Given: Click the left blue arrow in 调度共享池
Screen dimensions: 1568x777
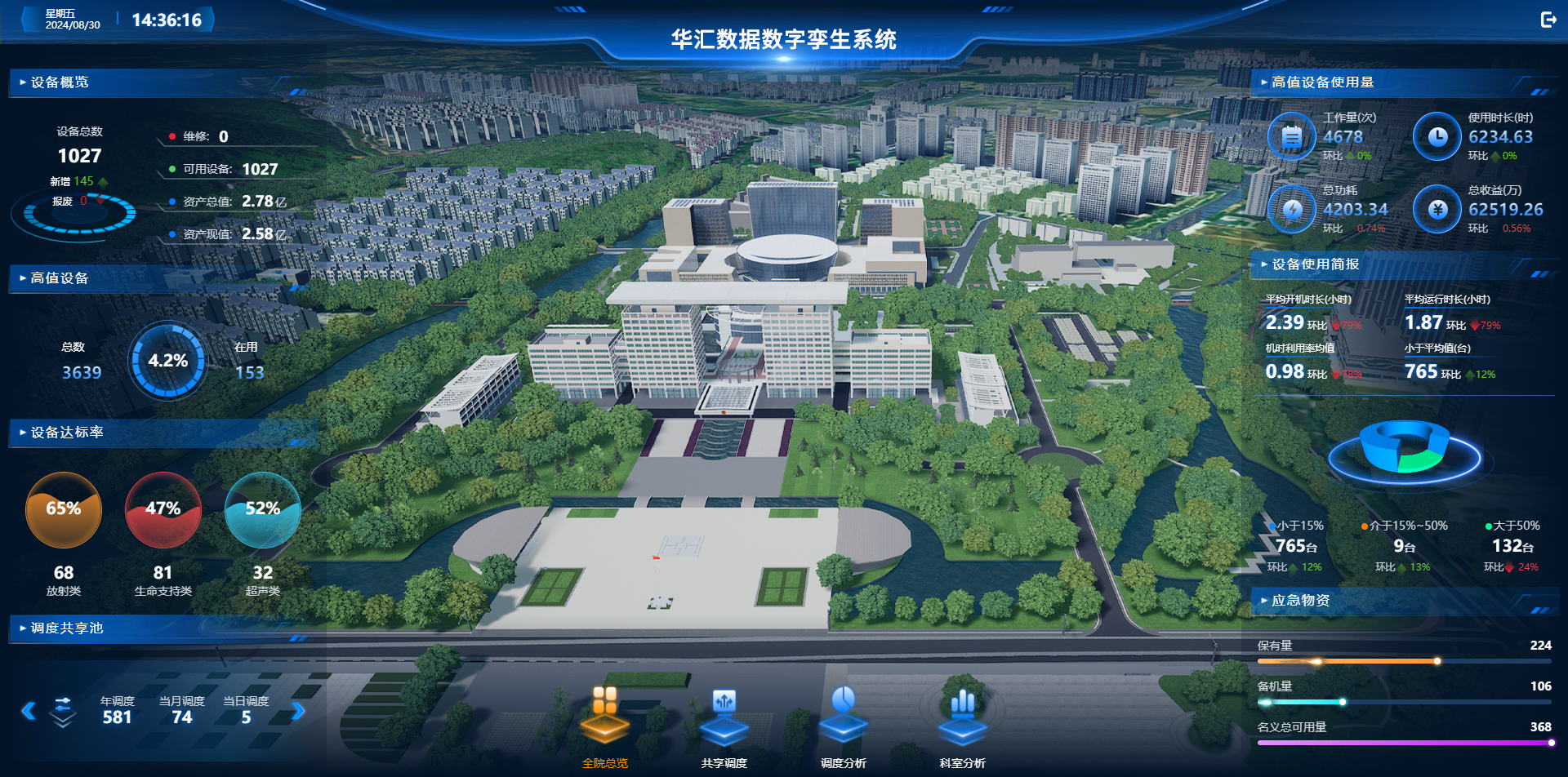Looking at the screenshot, I should (x=27, y=710).
